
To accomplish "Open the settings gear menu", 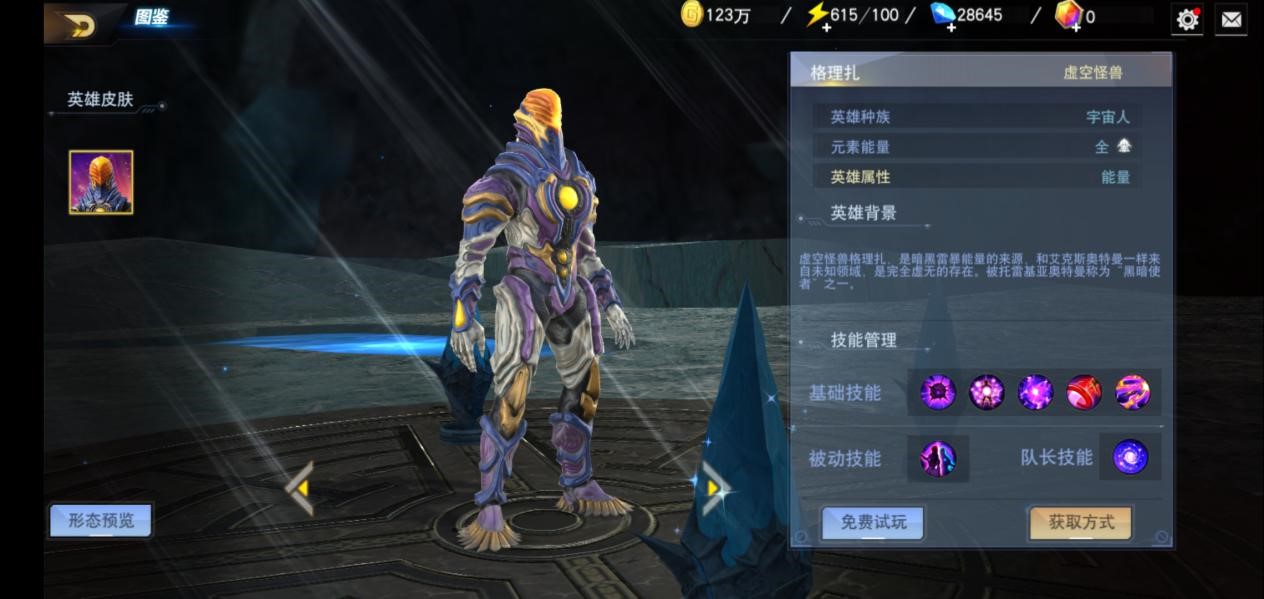I will click(x=1187, y=19).
